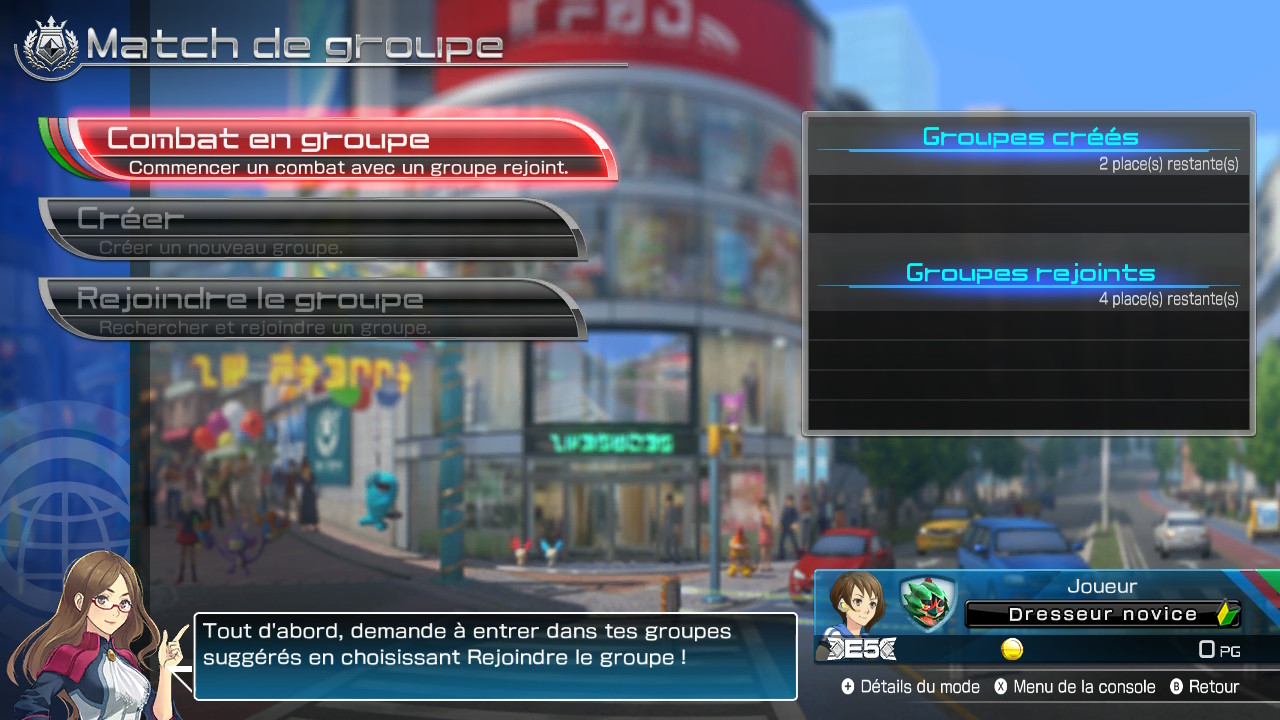Click the Groupes rejoints panel header
Screen dimensions: 1280x720
1029,273
